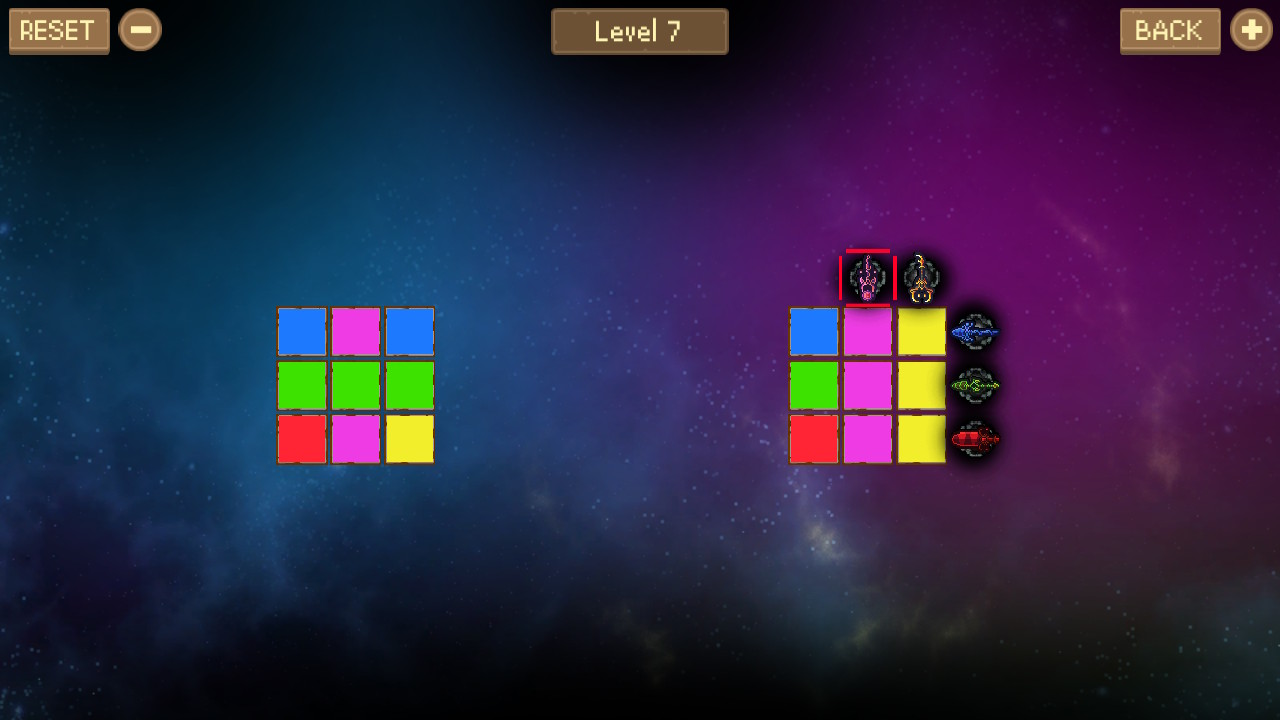The width and height of the screenshot is (1280, 720).
Task: Click the minus zoom icon beside RESET
Action: pyautogui.click(x=140, y=30)
